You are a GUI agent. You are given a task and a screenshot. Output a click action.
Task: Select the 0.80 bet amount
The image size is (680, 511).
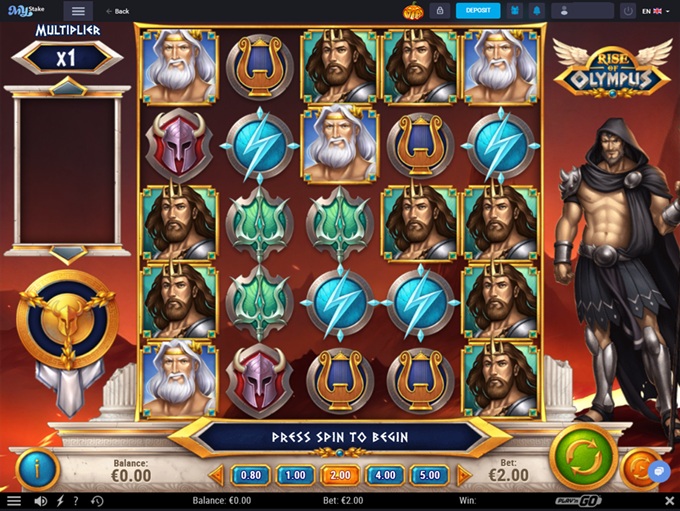point(251,475)
